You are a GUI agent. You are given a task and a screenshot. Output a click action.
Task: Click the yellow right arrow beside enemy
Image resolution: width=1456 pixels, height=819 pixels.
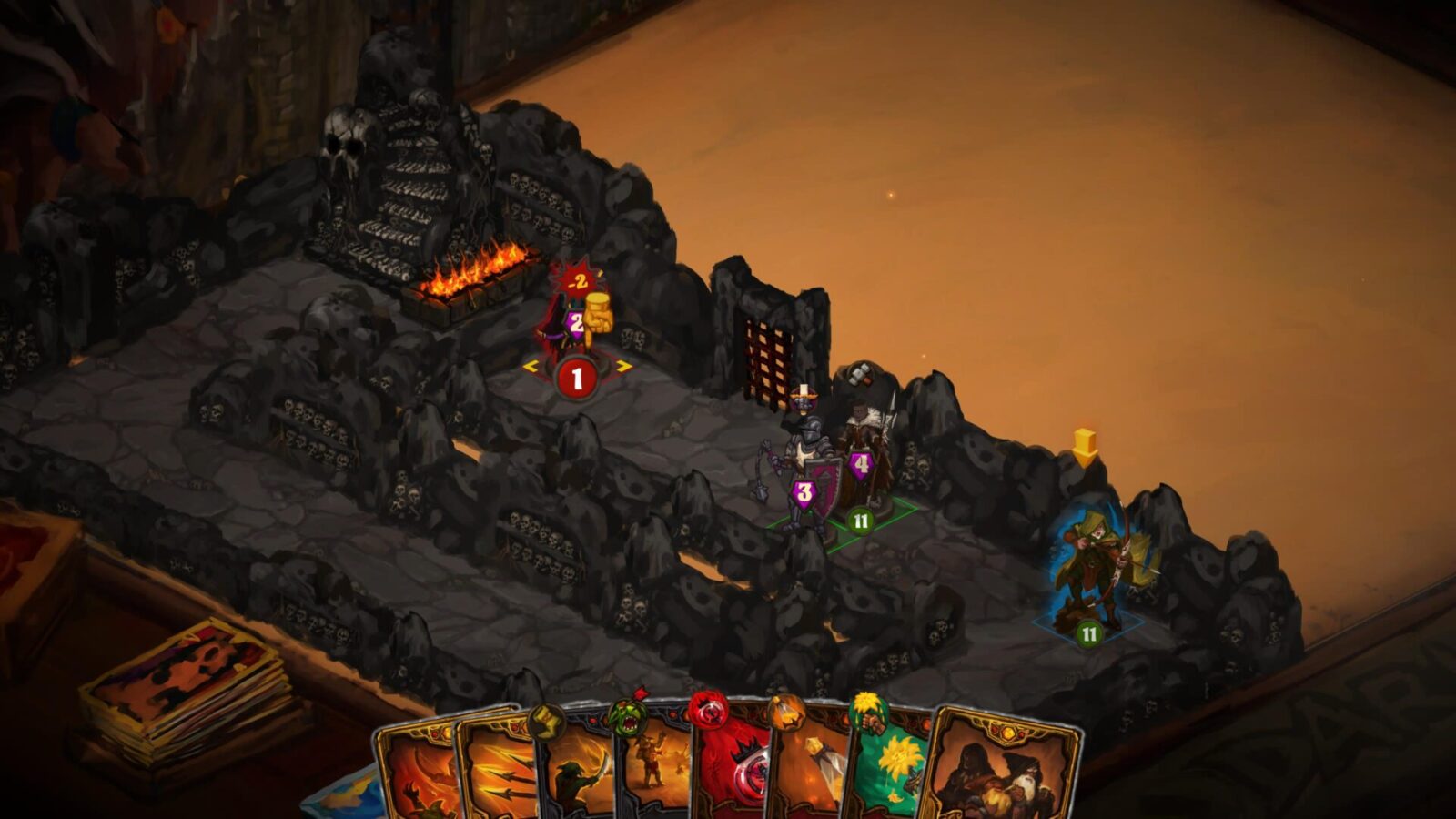[624, 367]
